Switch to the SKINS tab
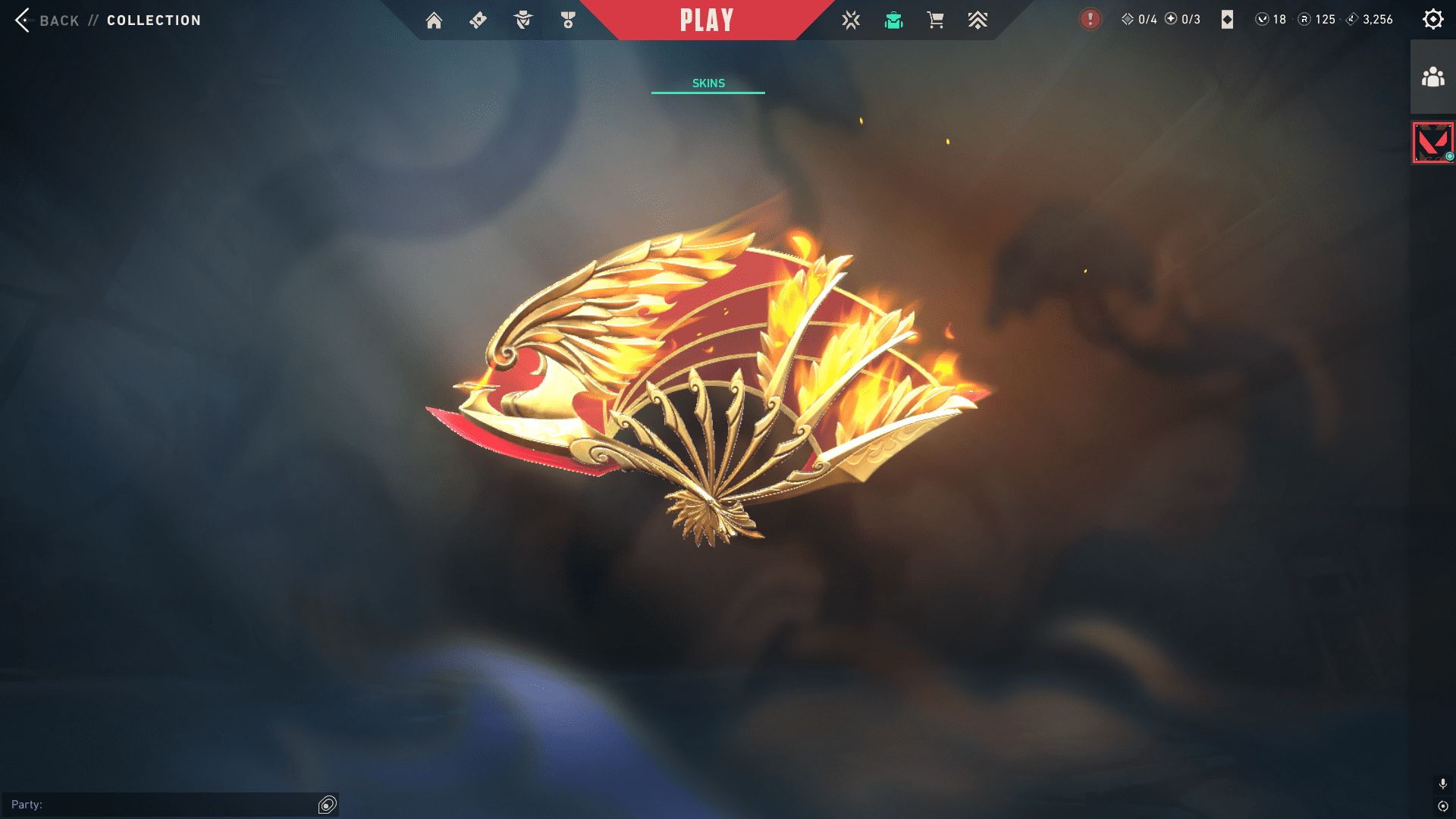The image size is (1456, 819). [x=708, y=83]
